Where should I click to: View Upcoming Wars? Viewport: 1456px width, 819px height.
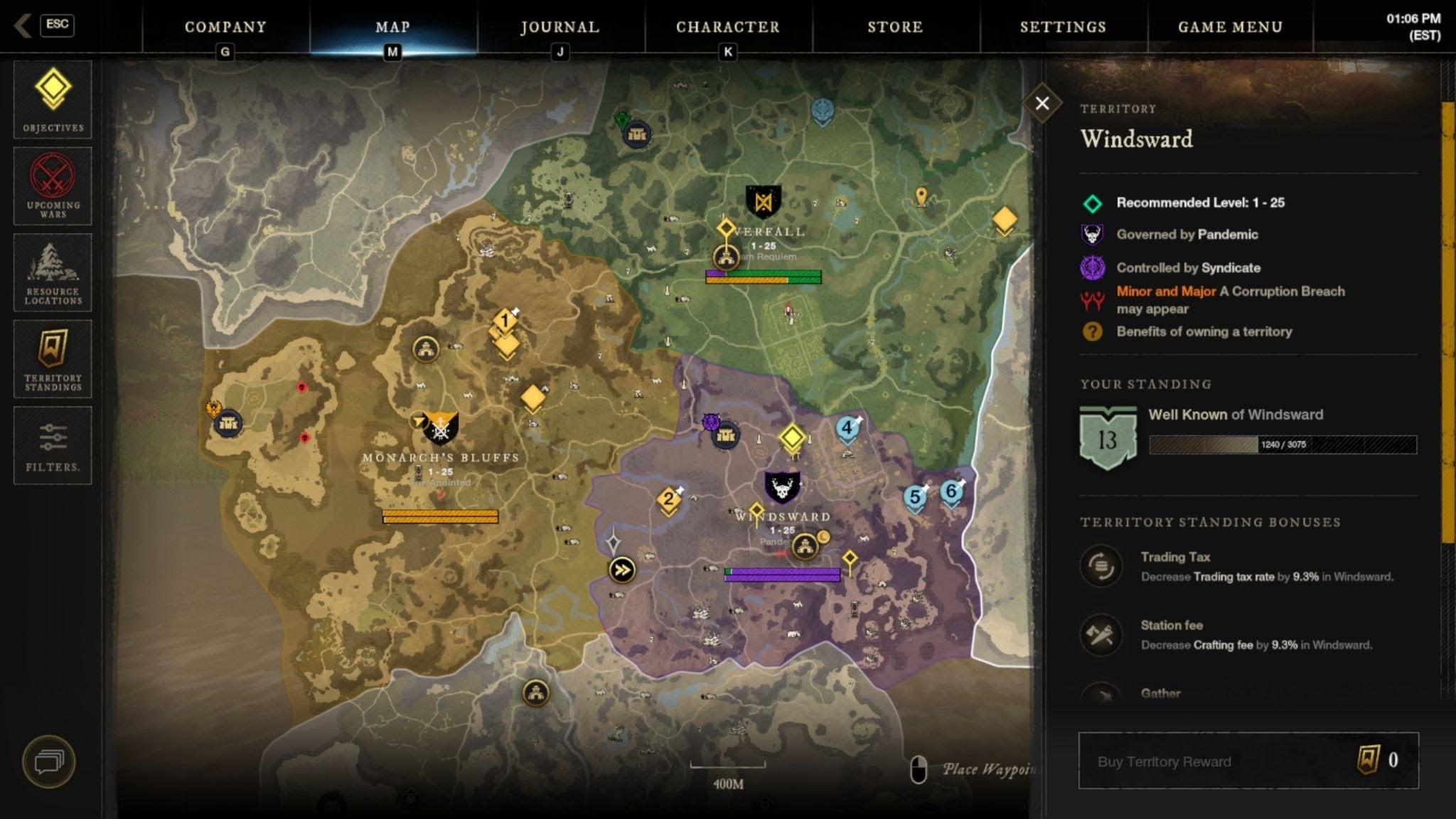[53, 186]
